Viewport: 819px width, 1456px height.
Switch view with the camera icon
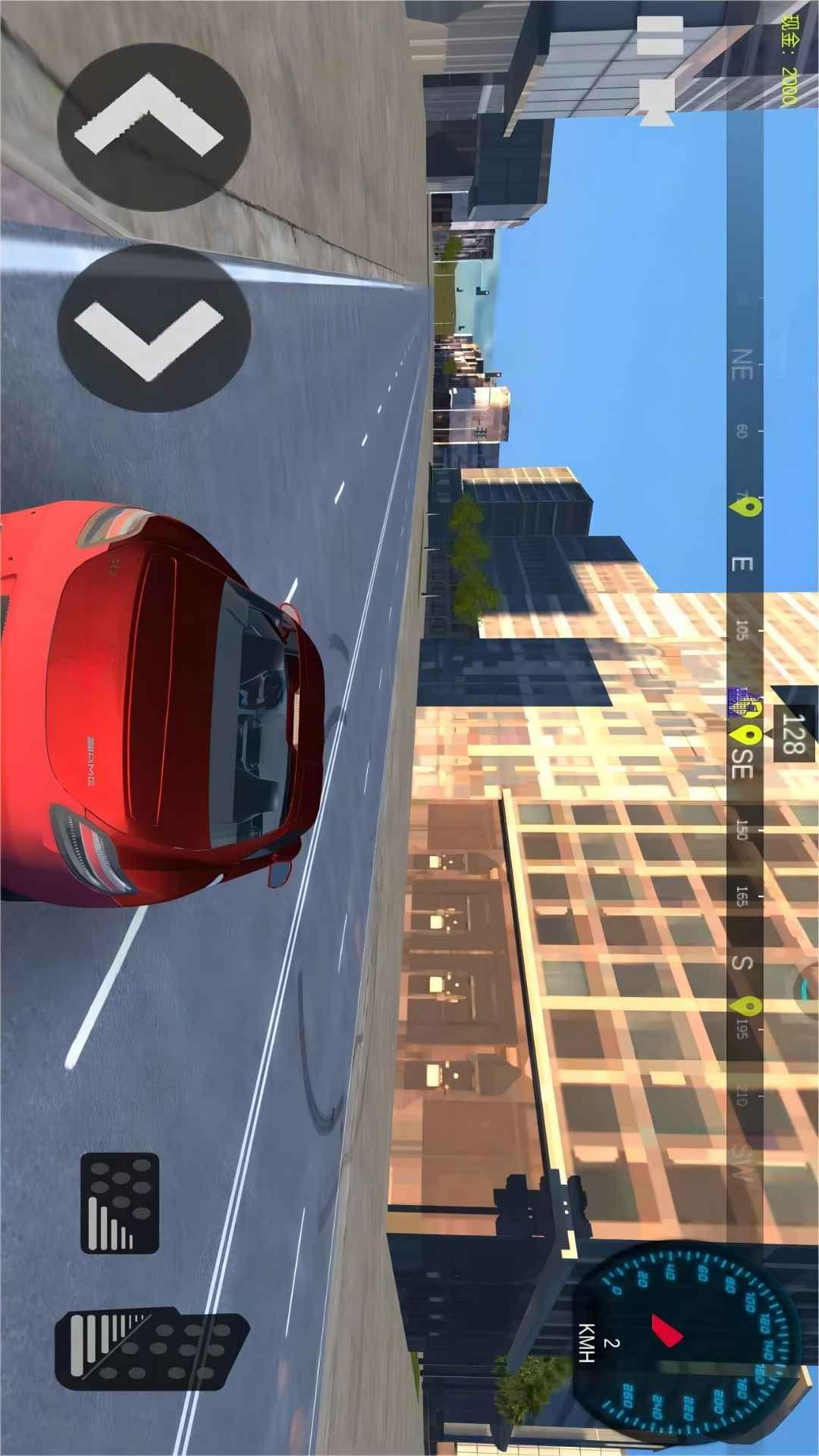[x=656, y=99]
